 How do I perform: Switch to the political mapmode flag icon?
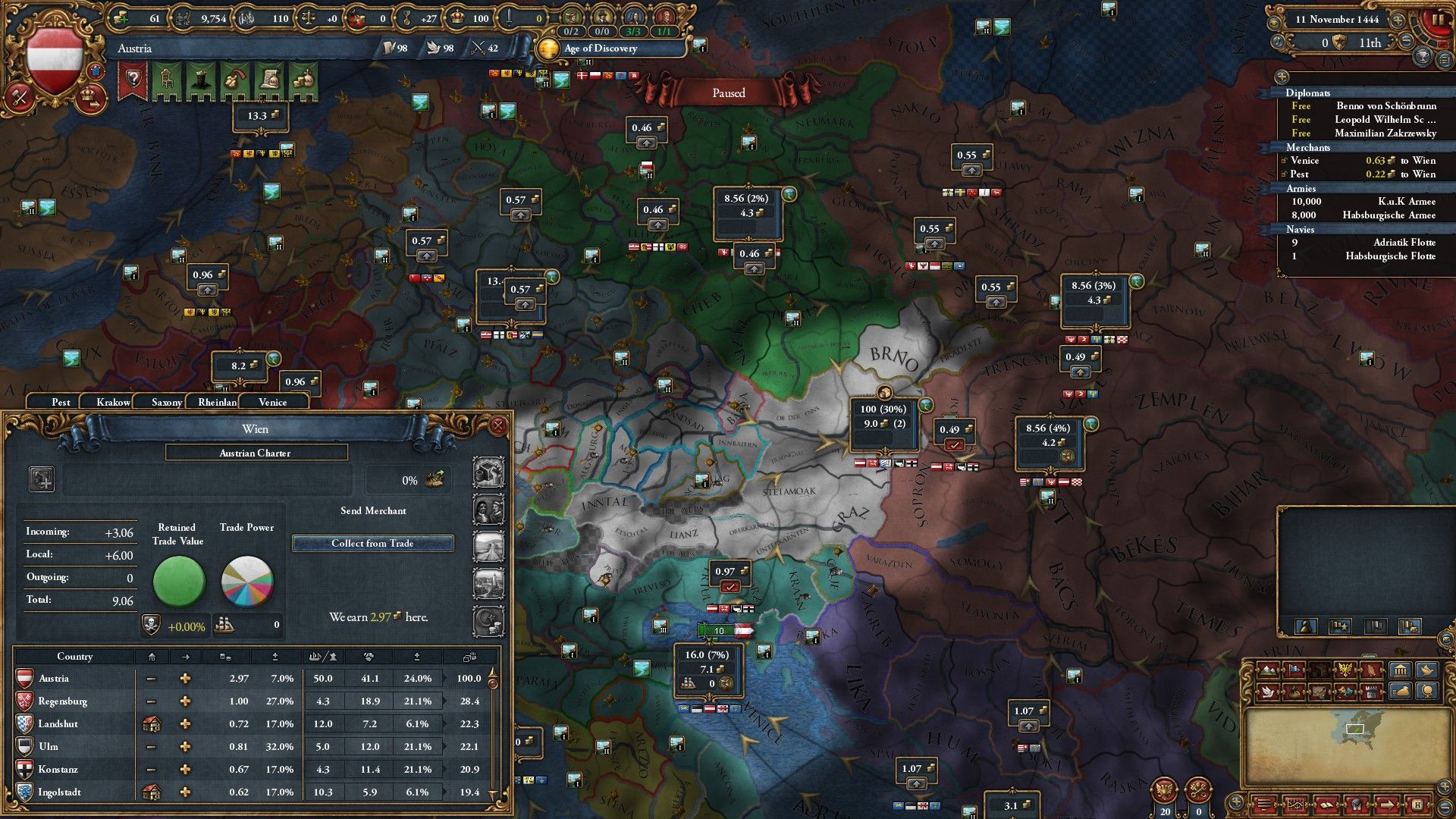pyautogui.click(x=1294, y=670)
